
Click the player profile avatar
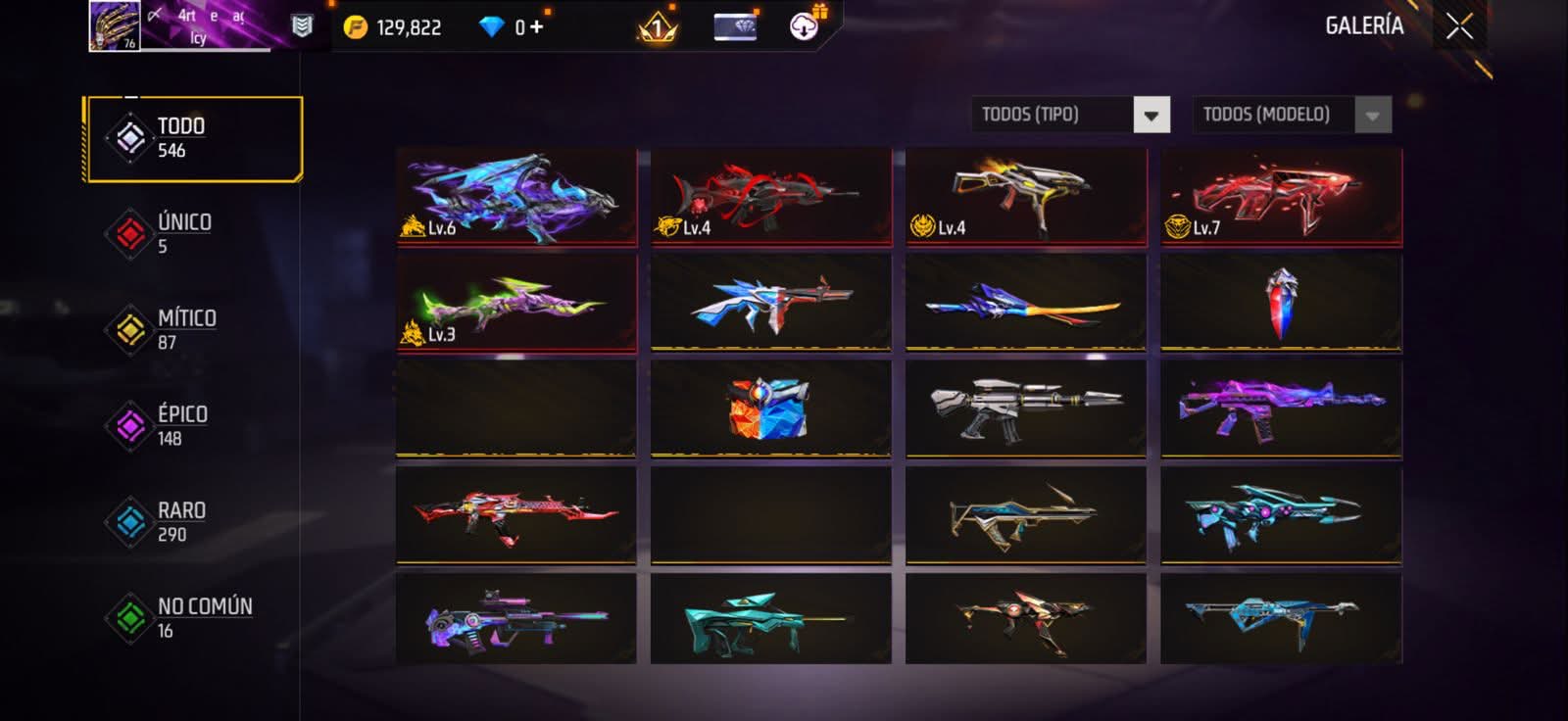[x=115, y=25]
